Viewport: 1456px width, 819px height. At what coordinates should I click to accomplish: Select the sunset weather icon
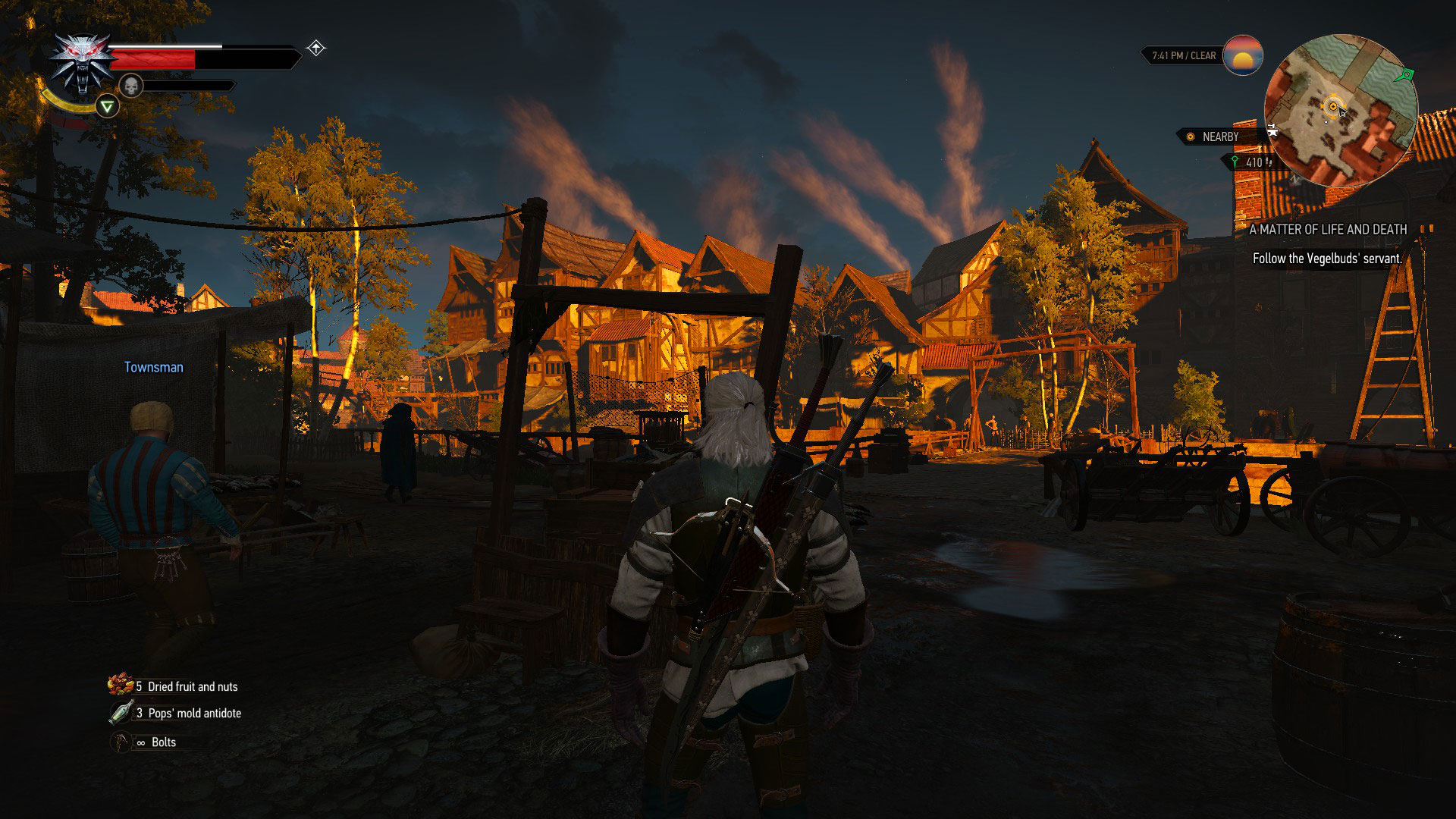(x=1244, y=55)
